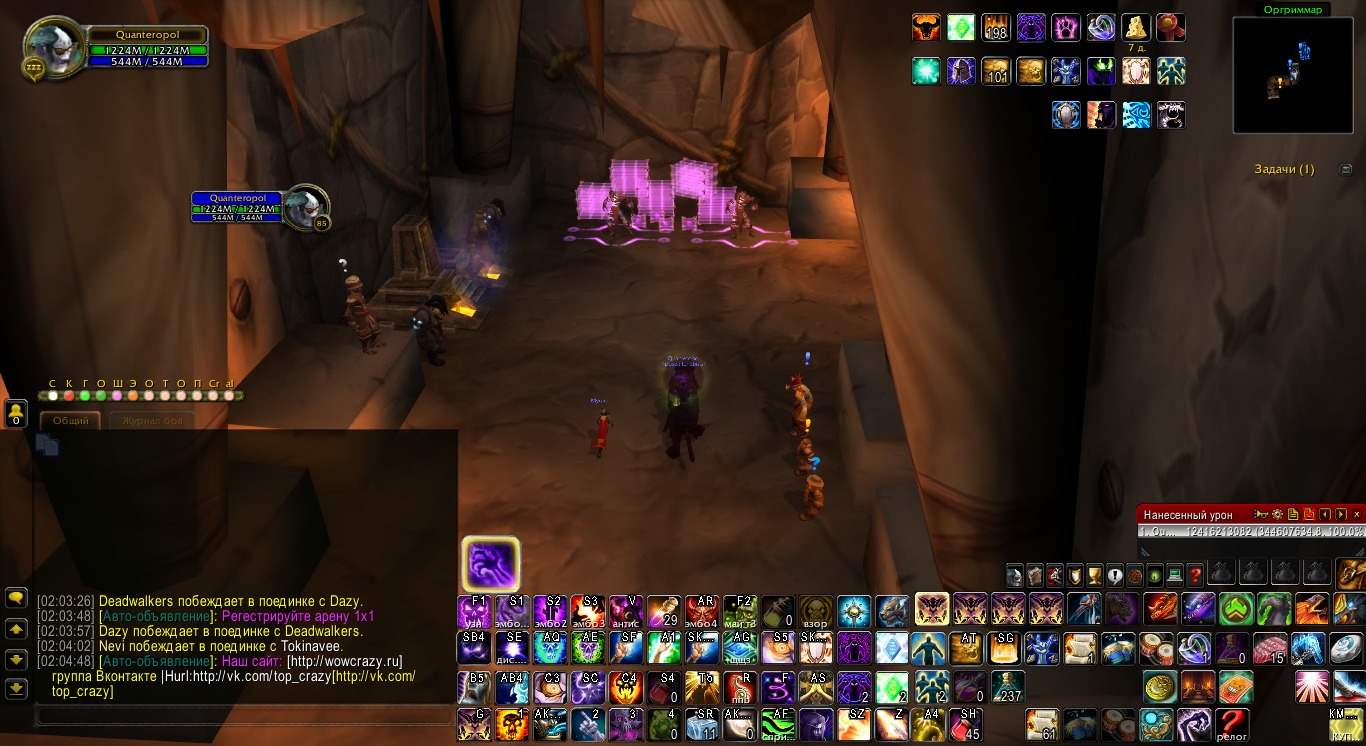Switch to the Общий chat tab
The image size is (1366, 746).
coord(71,421)
